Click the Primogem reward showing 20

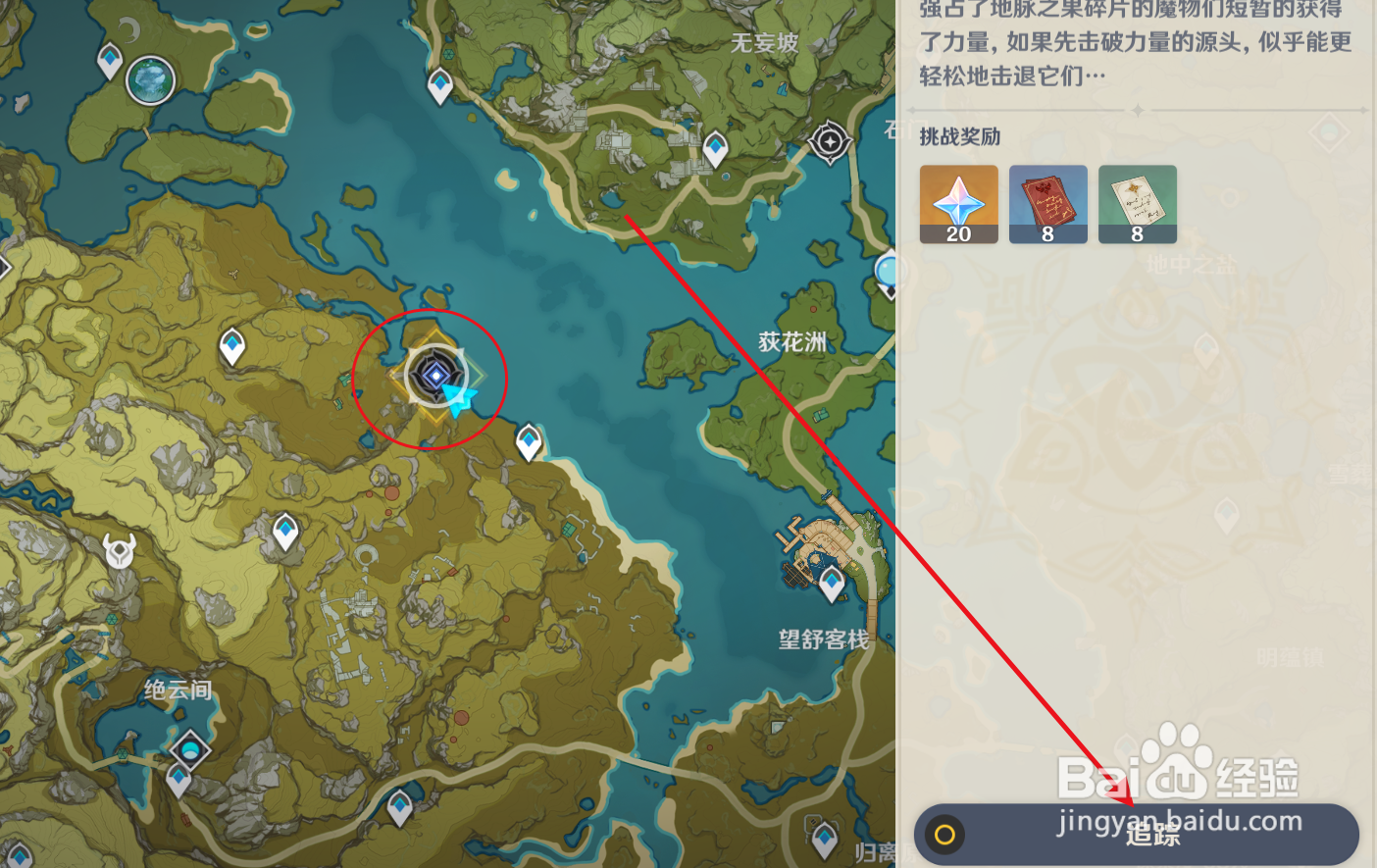point(958,203)
